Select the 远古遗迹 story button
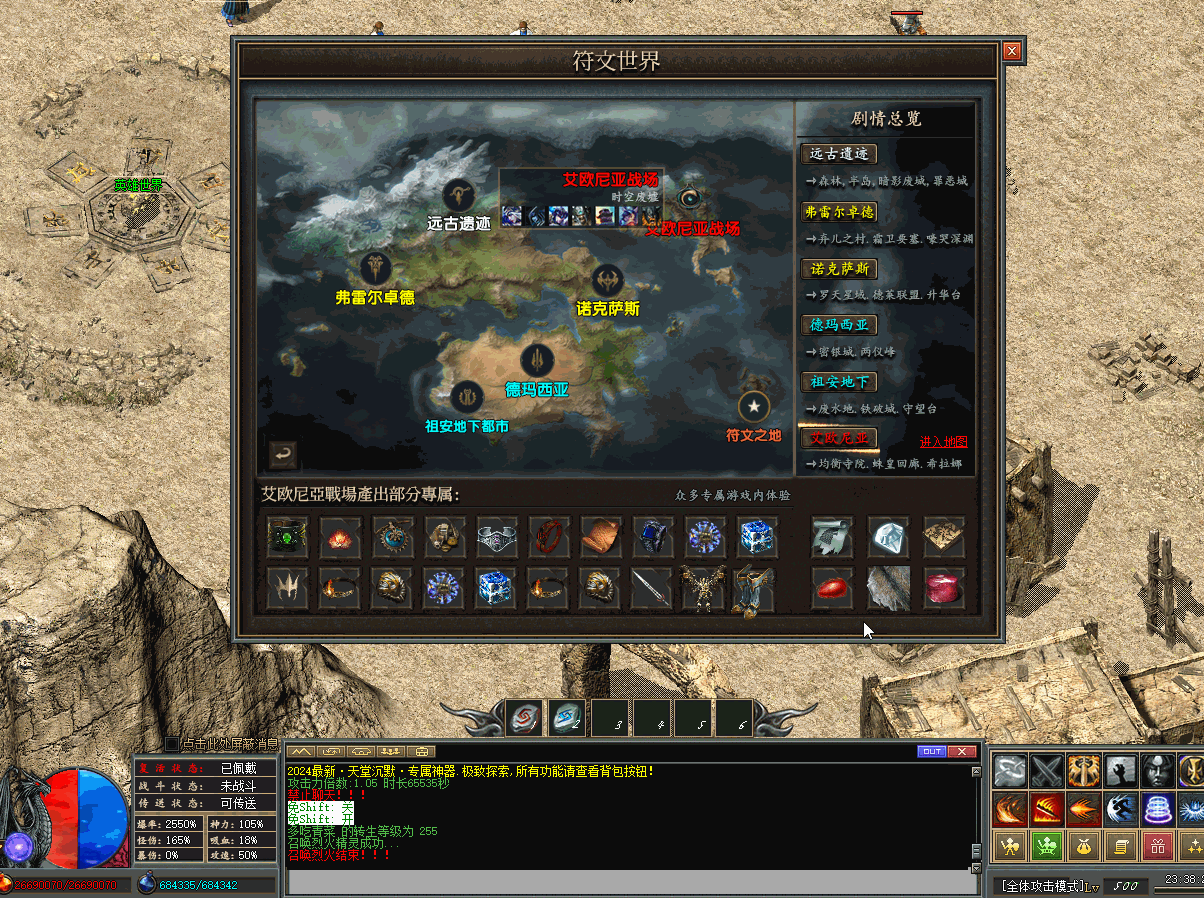Screen dimensions: 1204x898 click(x=839, y=154)
